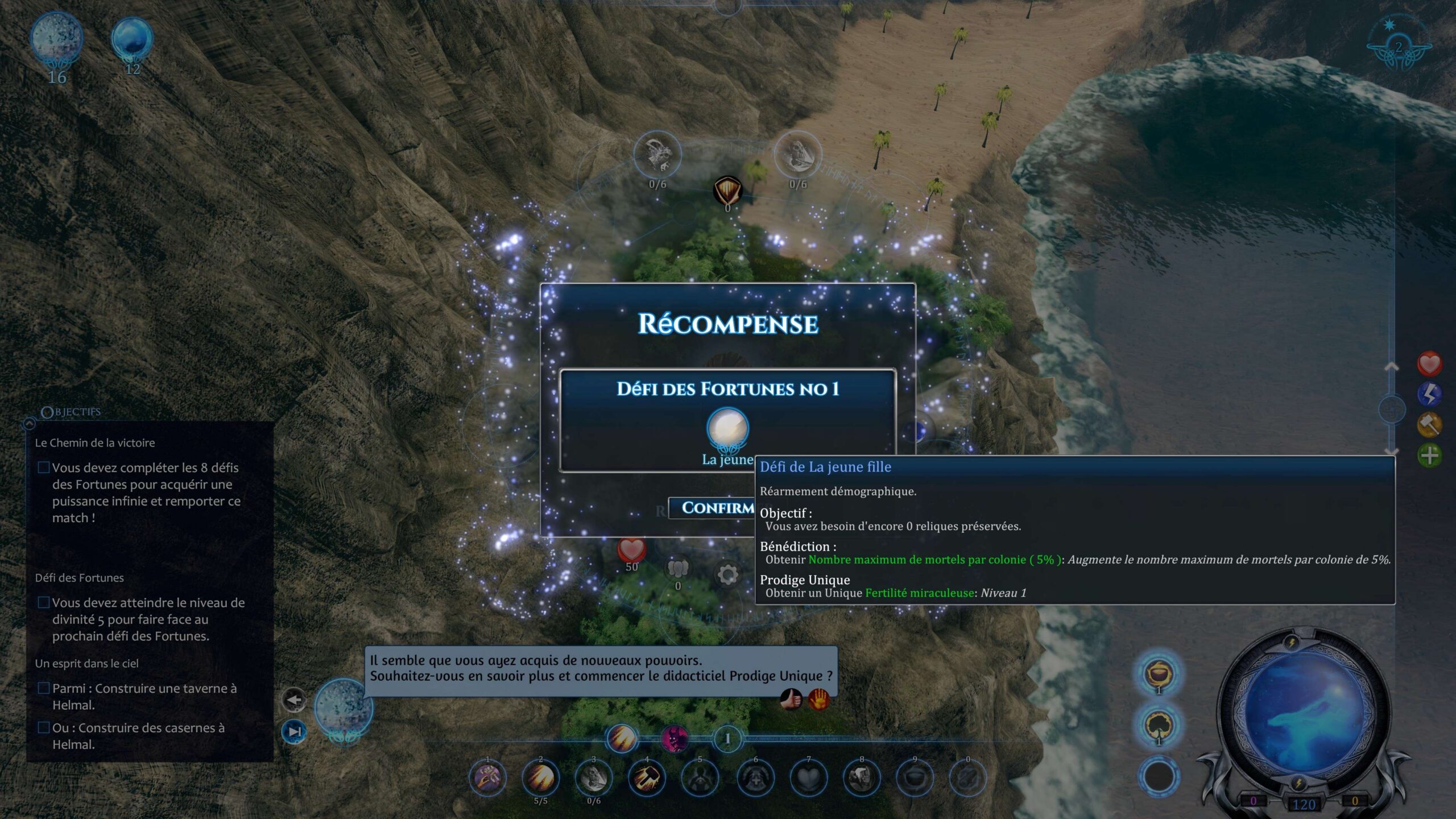
Task: Select the pale sphere portrait numbered 16
Action: point(56,39)
